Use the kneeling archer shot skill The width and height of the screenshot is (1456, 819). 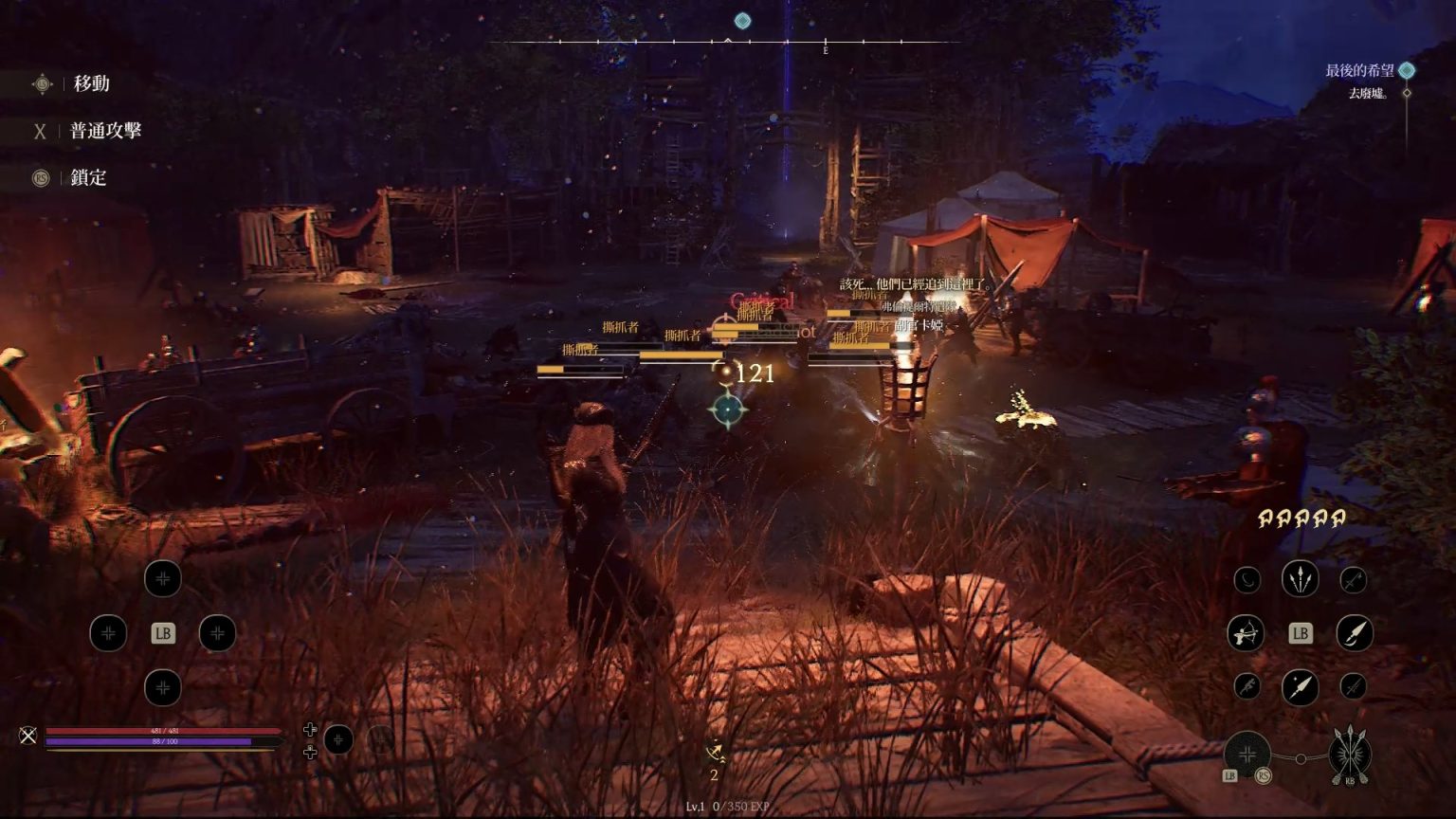1246,633
